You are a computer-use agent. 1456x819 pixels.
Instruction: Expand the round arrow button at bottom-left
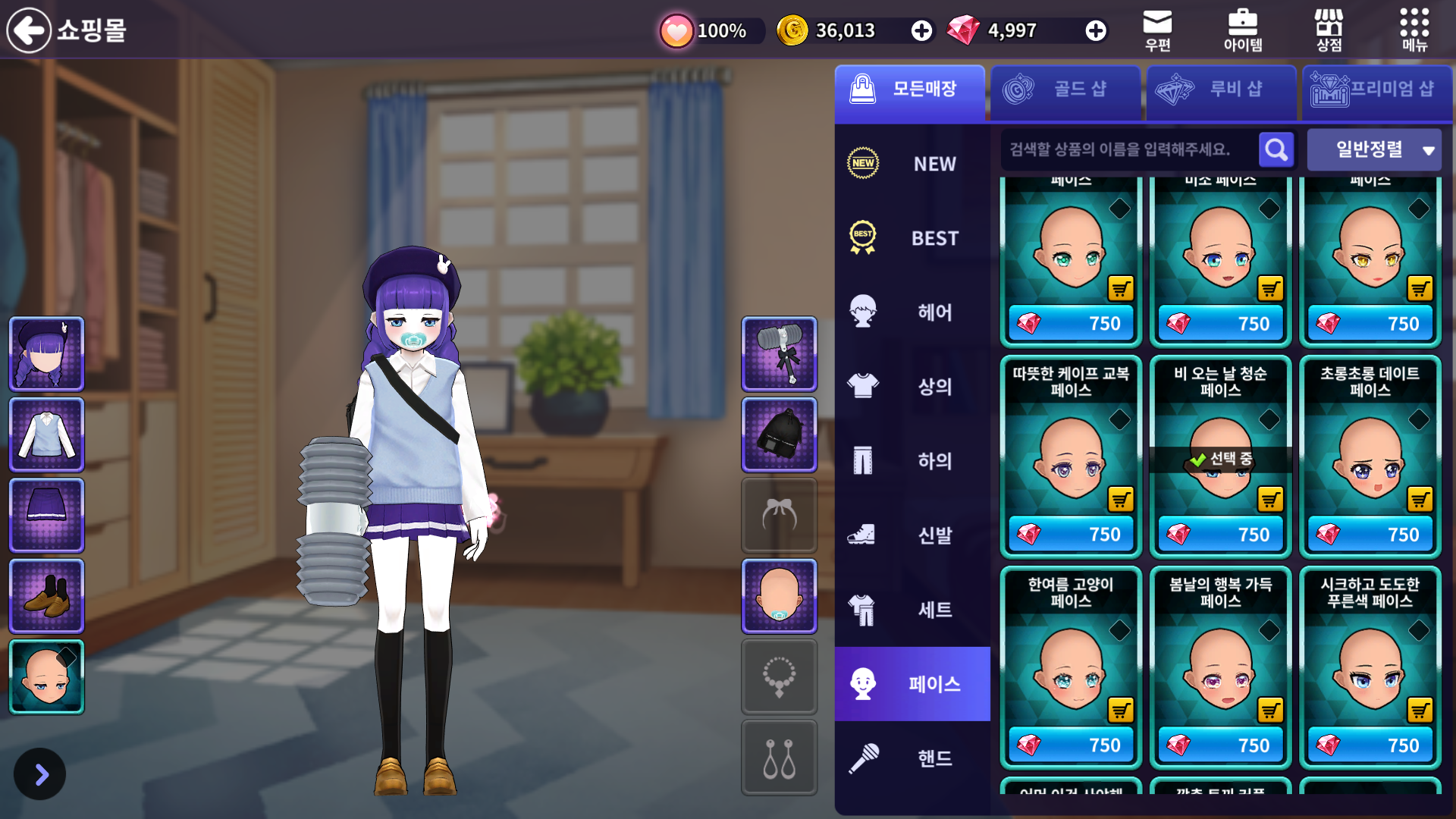point(40,774)
